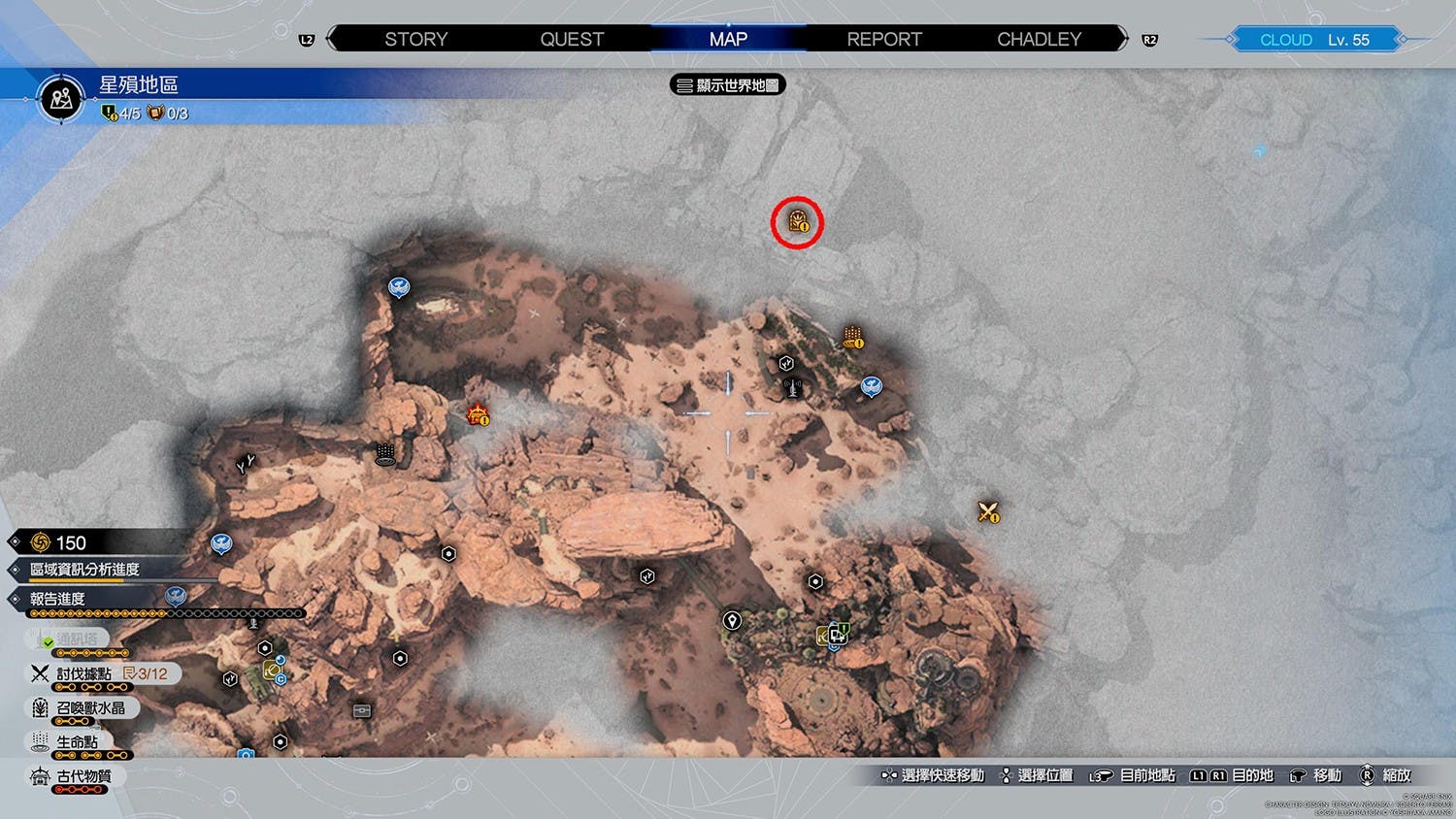Select the red-circled map marker
1456x819 pixels.
798,222
